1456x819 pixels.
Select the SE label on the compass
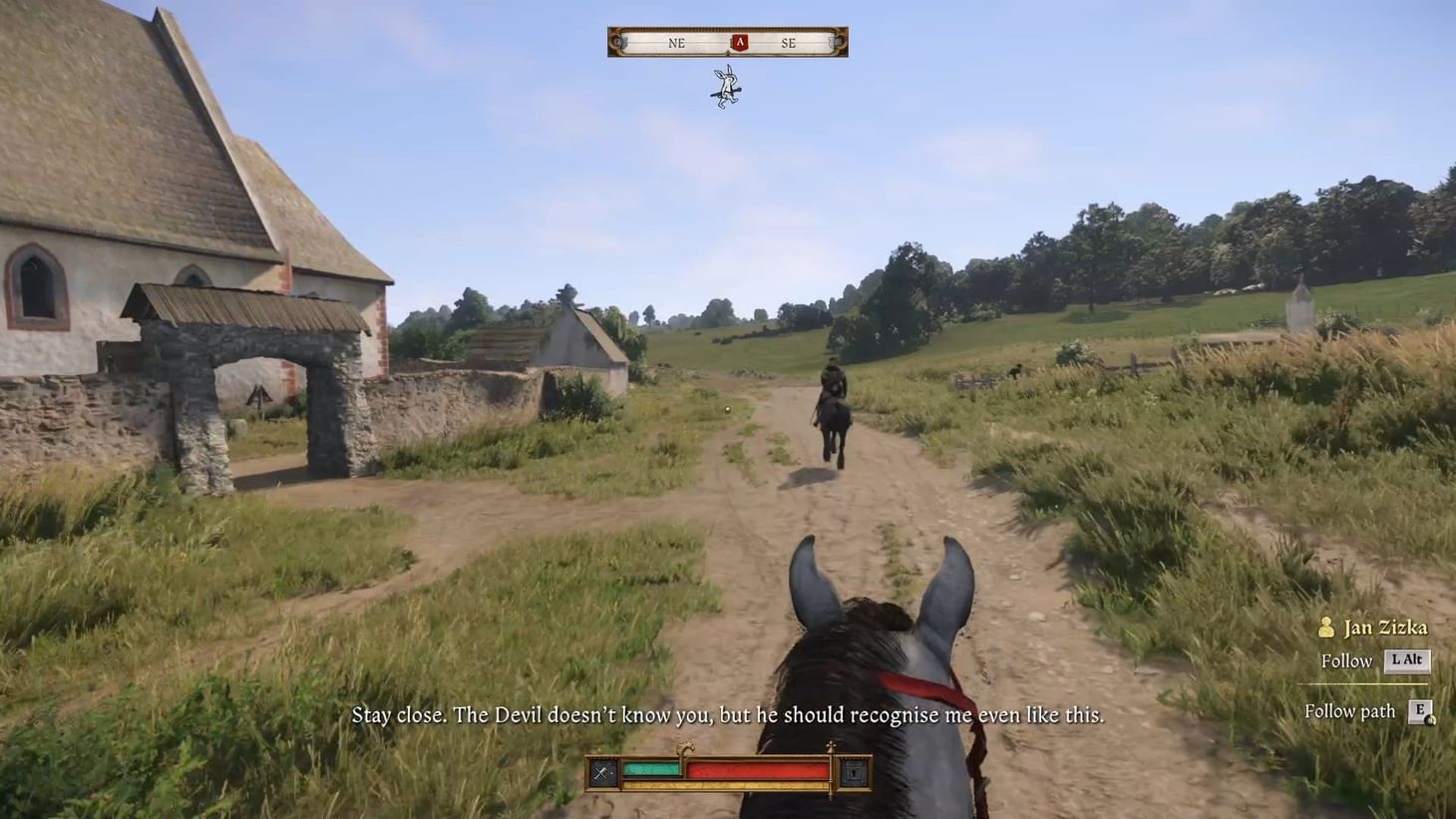tap(789, 43)
